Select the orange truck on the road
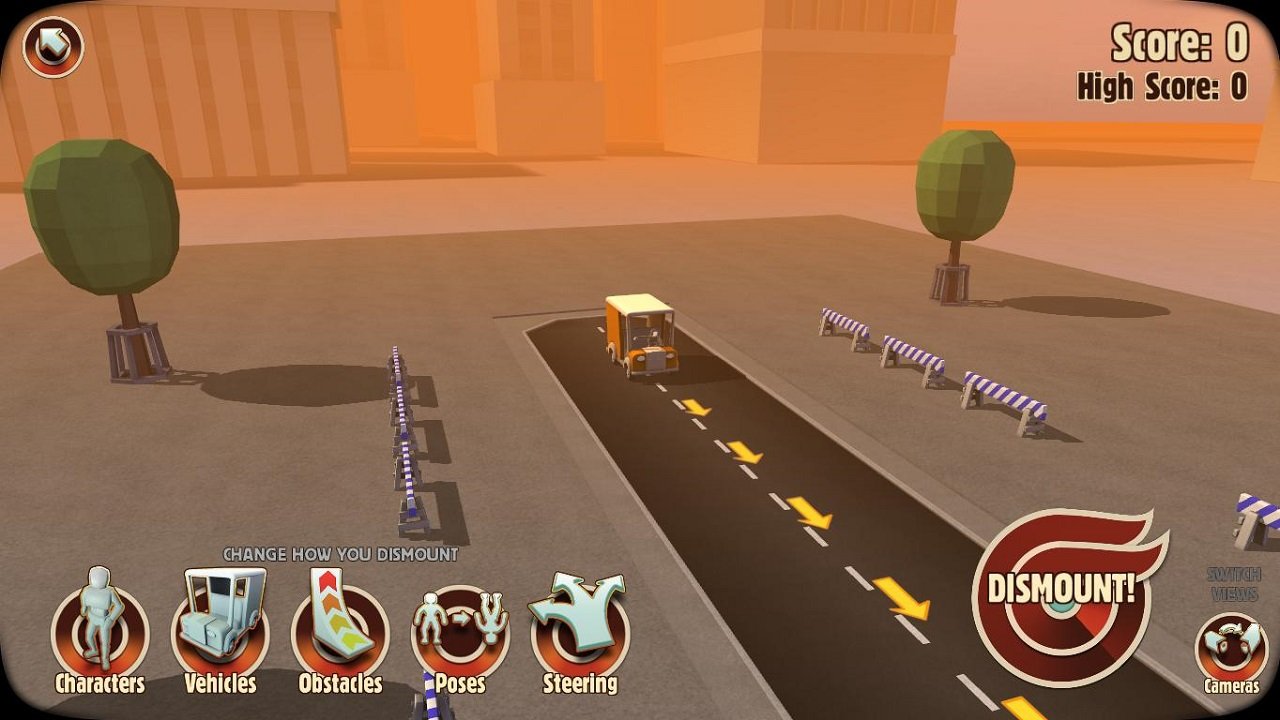 point(640,335)
